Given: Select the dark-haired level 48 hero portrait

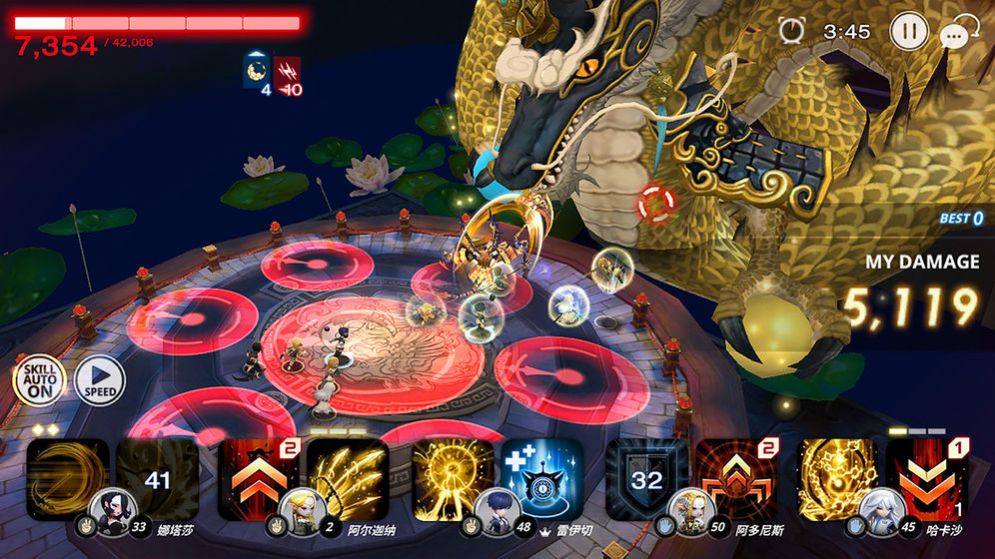Looking at the screenshot, I should 498,512.
